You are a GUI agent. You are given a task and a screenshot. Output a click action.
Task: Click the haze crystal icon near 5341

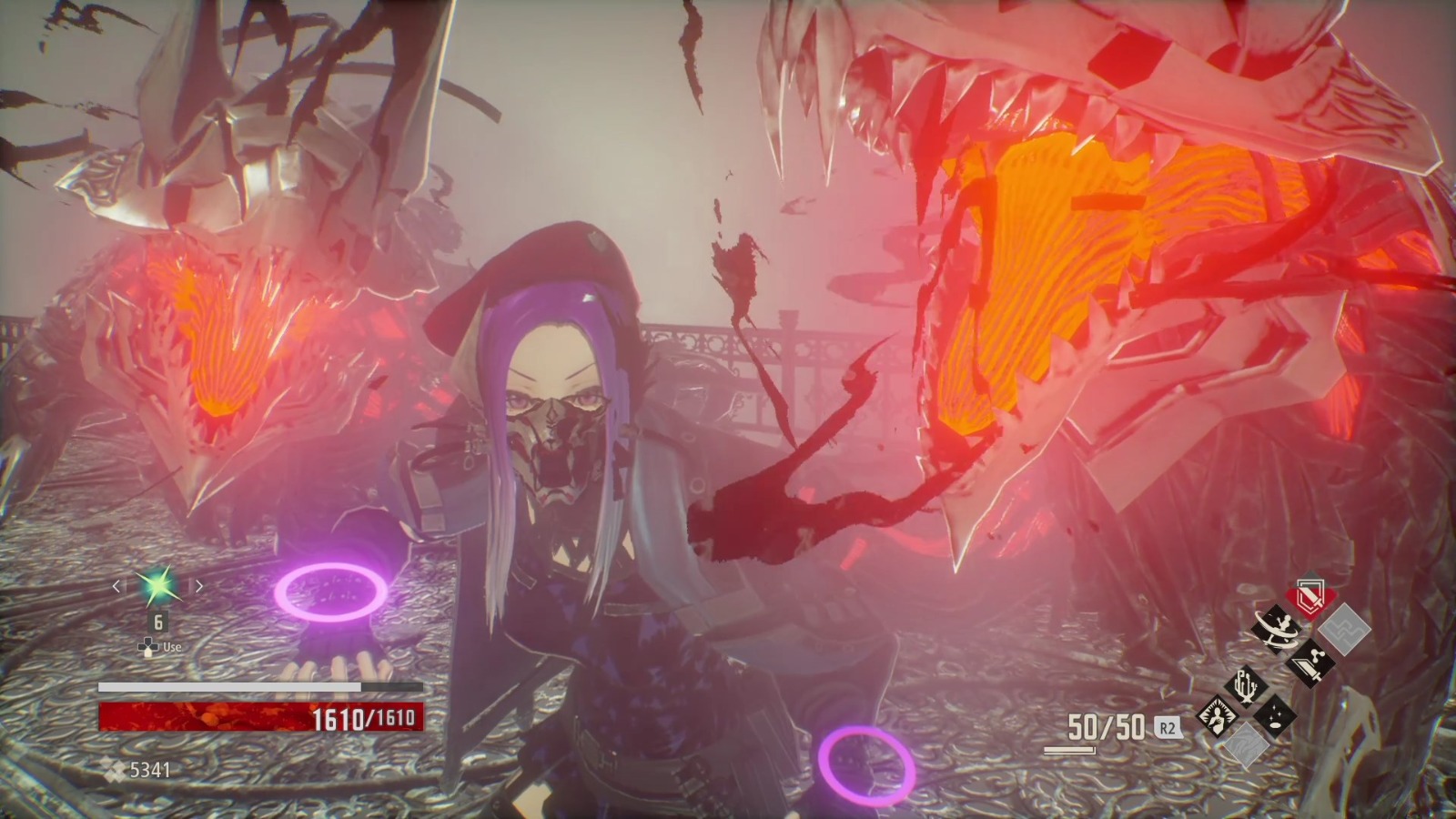(112, 768)
